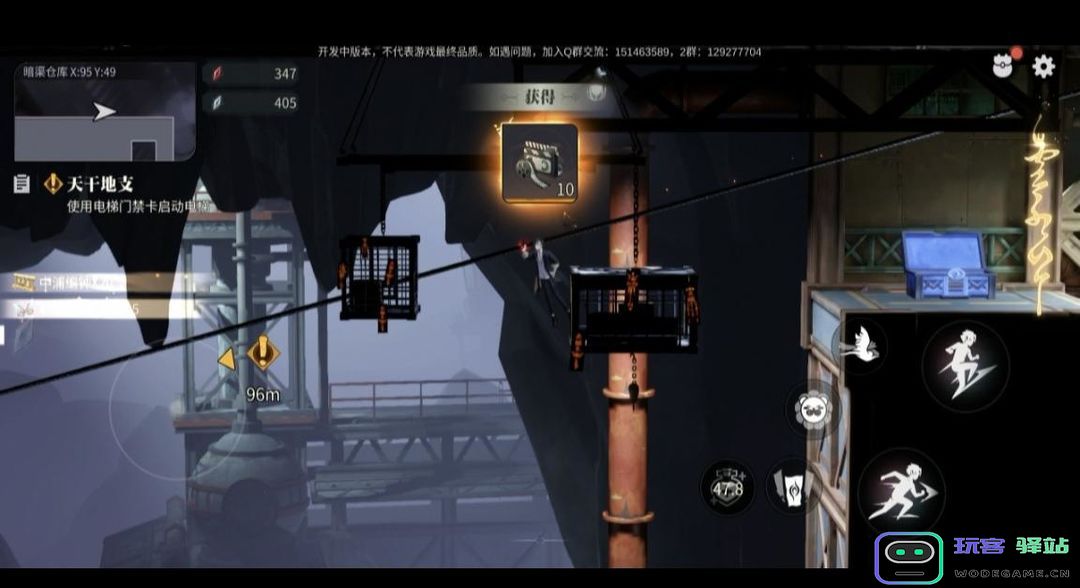The height and width of the screenshot is (588, 1080).
Task: Tap the panda face companion button
Action: (812, 410)
